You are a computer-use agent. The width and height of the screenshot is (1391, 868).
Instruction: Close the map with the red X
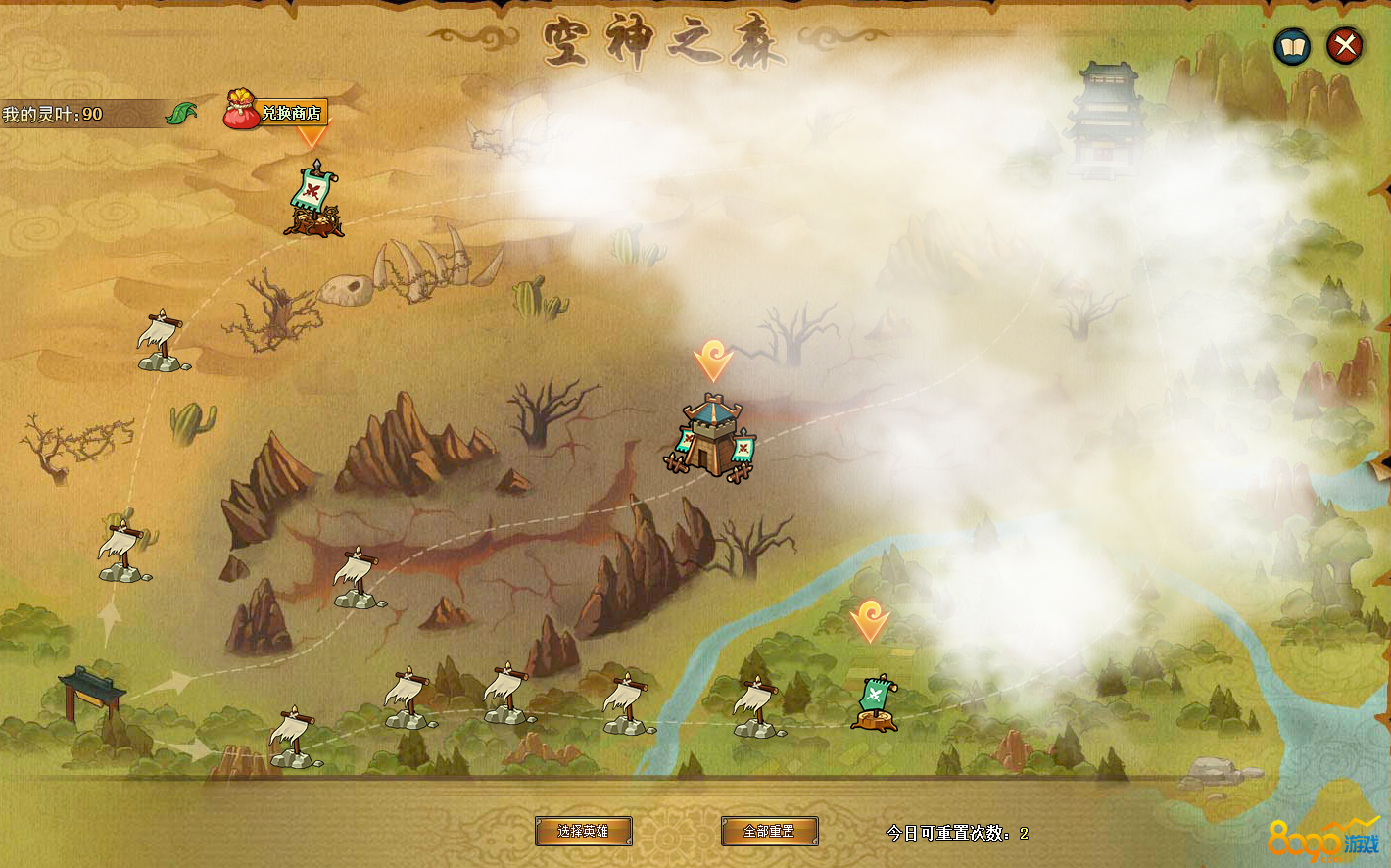pyautogui.click(x=1345, y=46)
